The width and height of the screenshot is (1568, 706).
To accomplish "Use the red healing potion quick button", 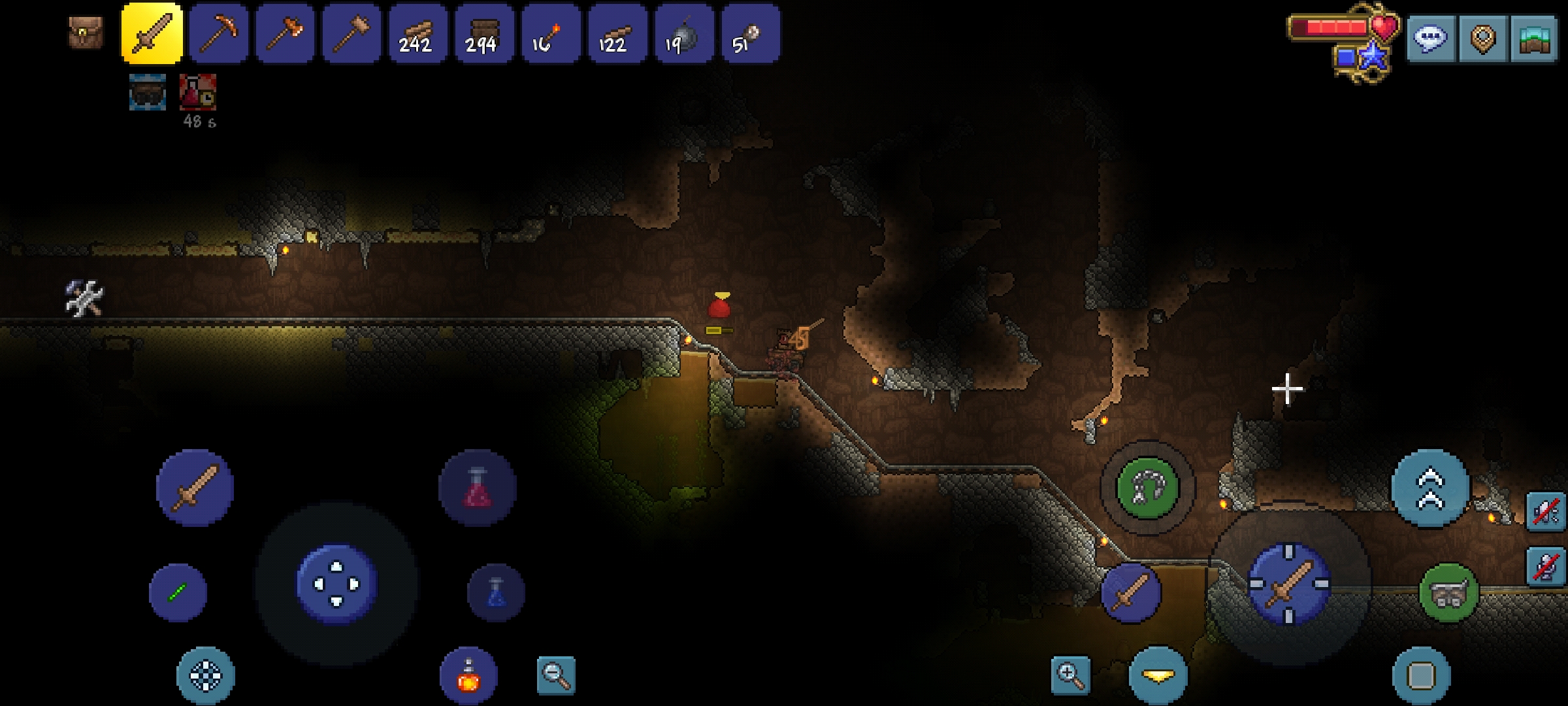I will pos(478,488).
